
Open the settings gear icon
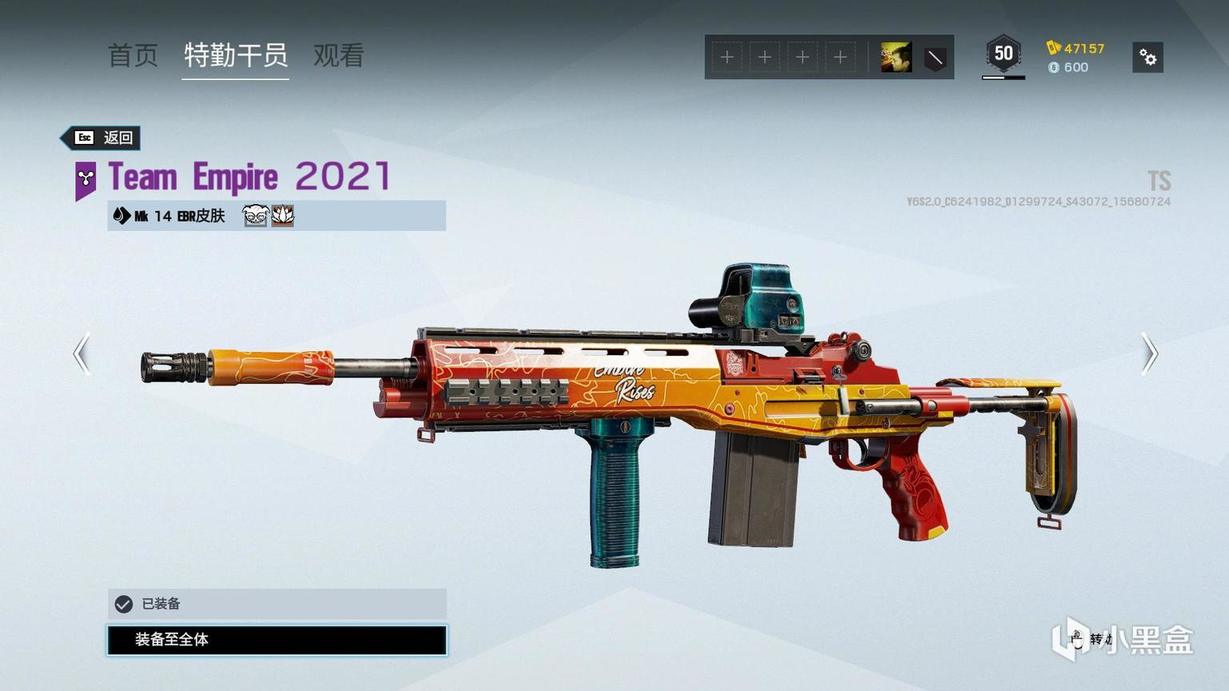[1148, 57]
